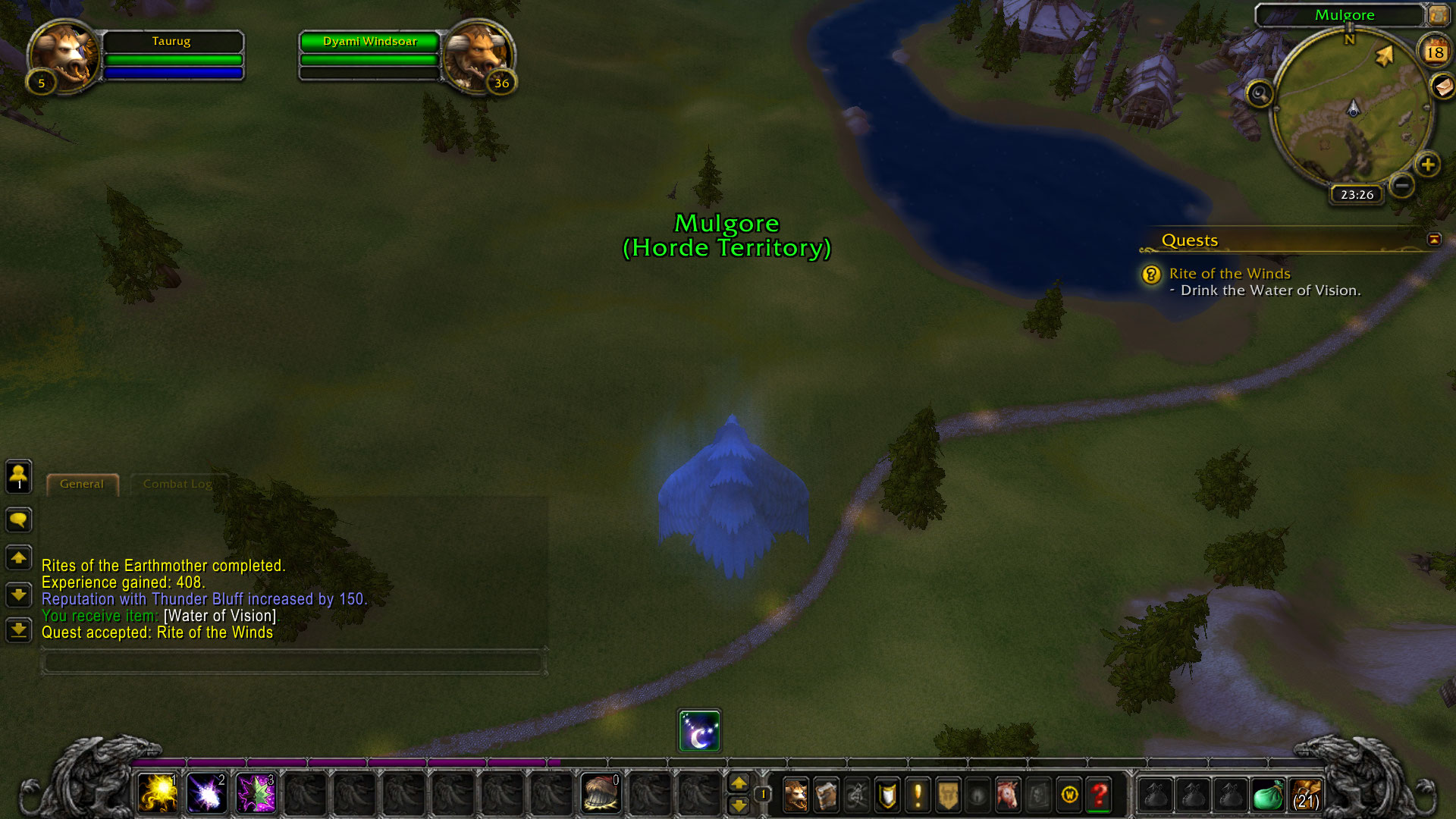Zoom out the minimap with minus button

(x=1402, y=185)
